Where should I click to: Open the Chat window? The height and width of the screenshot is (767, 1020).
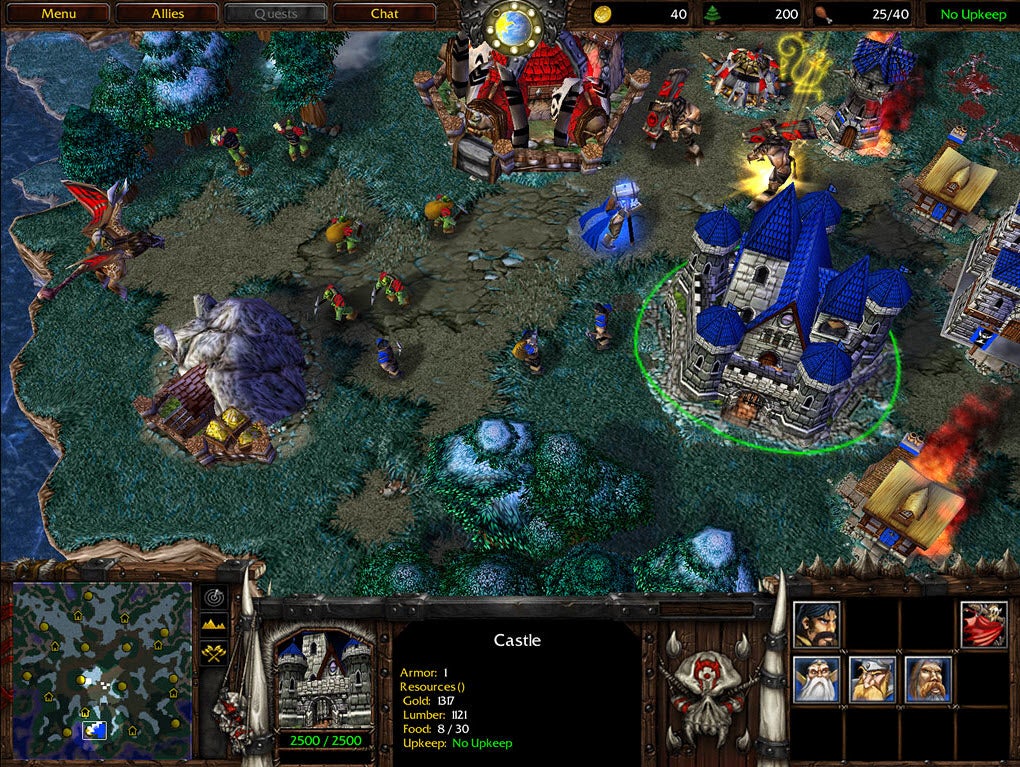384,14
